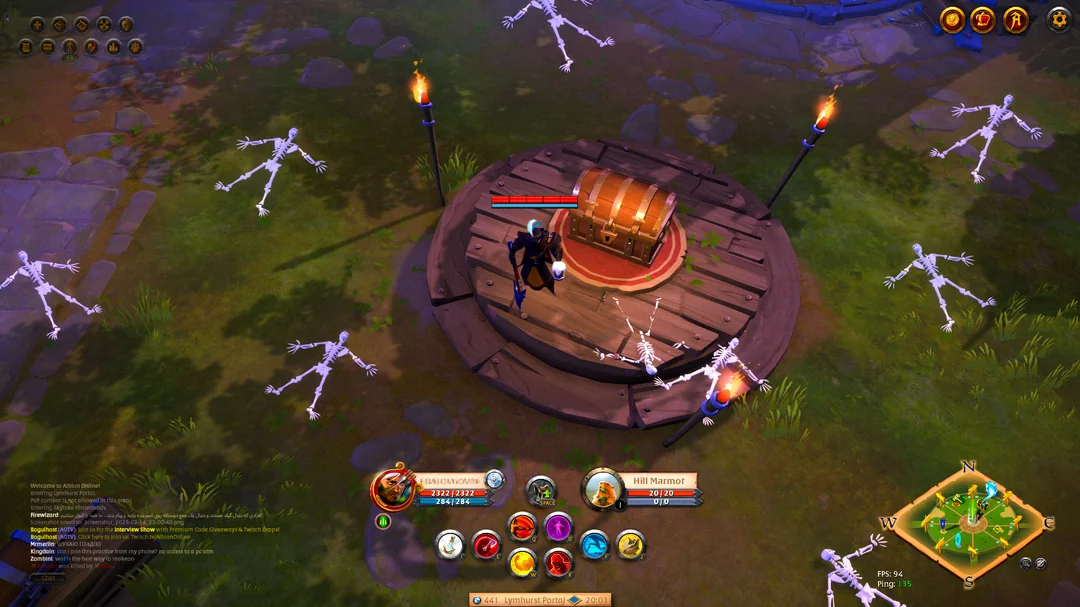Use the orange bow Q ability
Screen dimensions: 1080x607
point(522,526)
